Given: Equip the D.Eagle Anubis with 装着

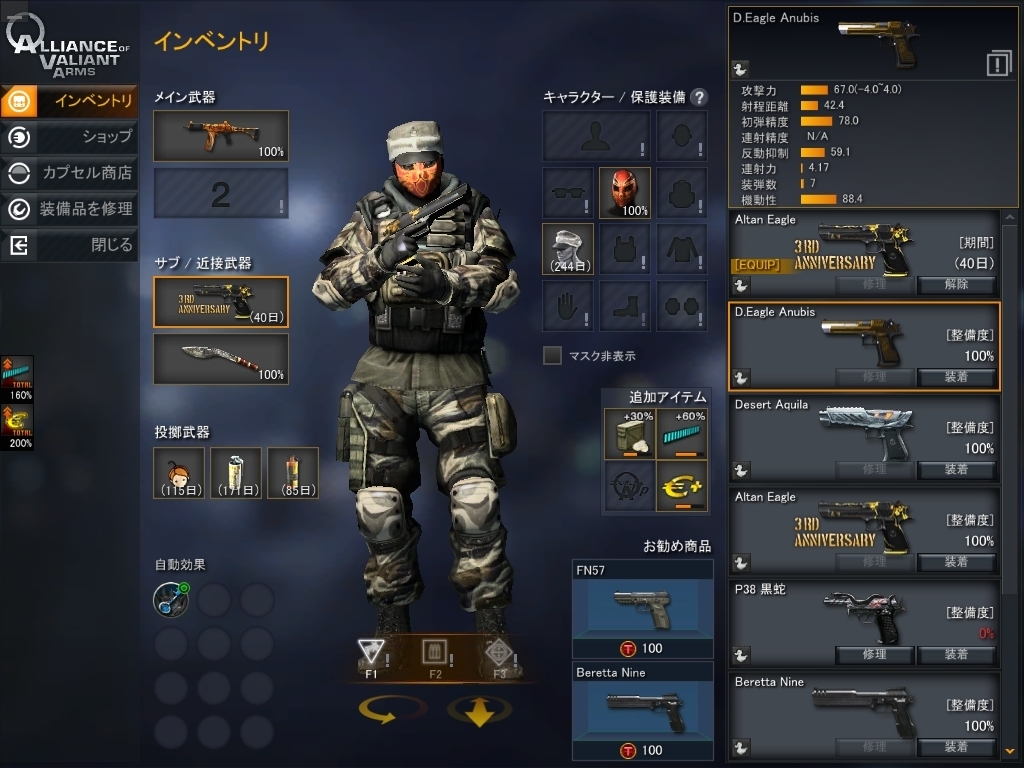Looking at the screenshot, I should (956, 377).
